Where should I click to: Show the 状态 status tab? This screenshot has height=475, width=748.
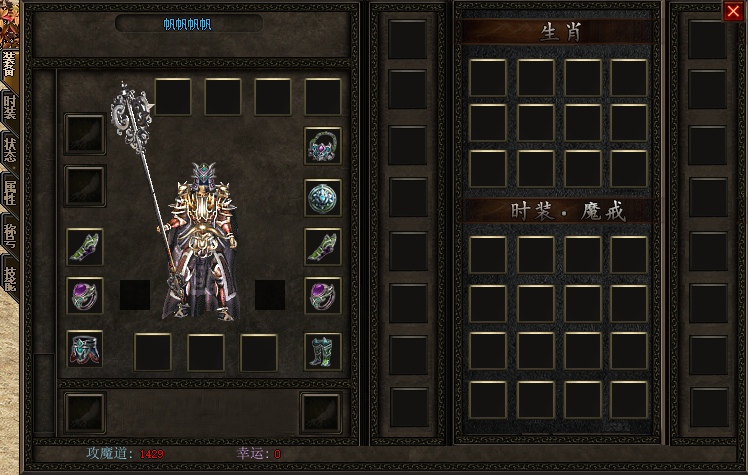[x=9, y=150]
